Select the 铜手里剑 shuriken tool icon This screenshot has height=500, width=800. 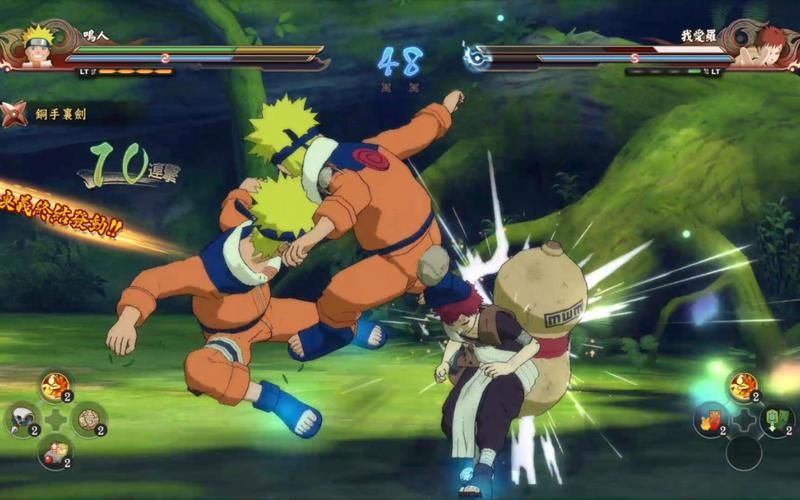15,114
